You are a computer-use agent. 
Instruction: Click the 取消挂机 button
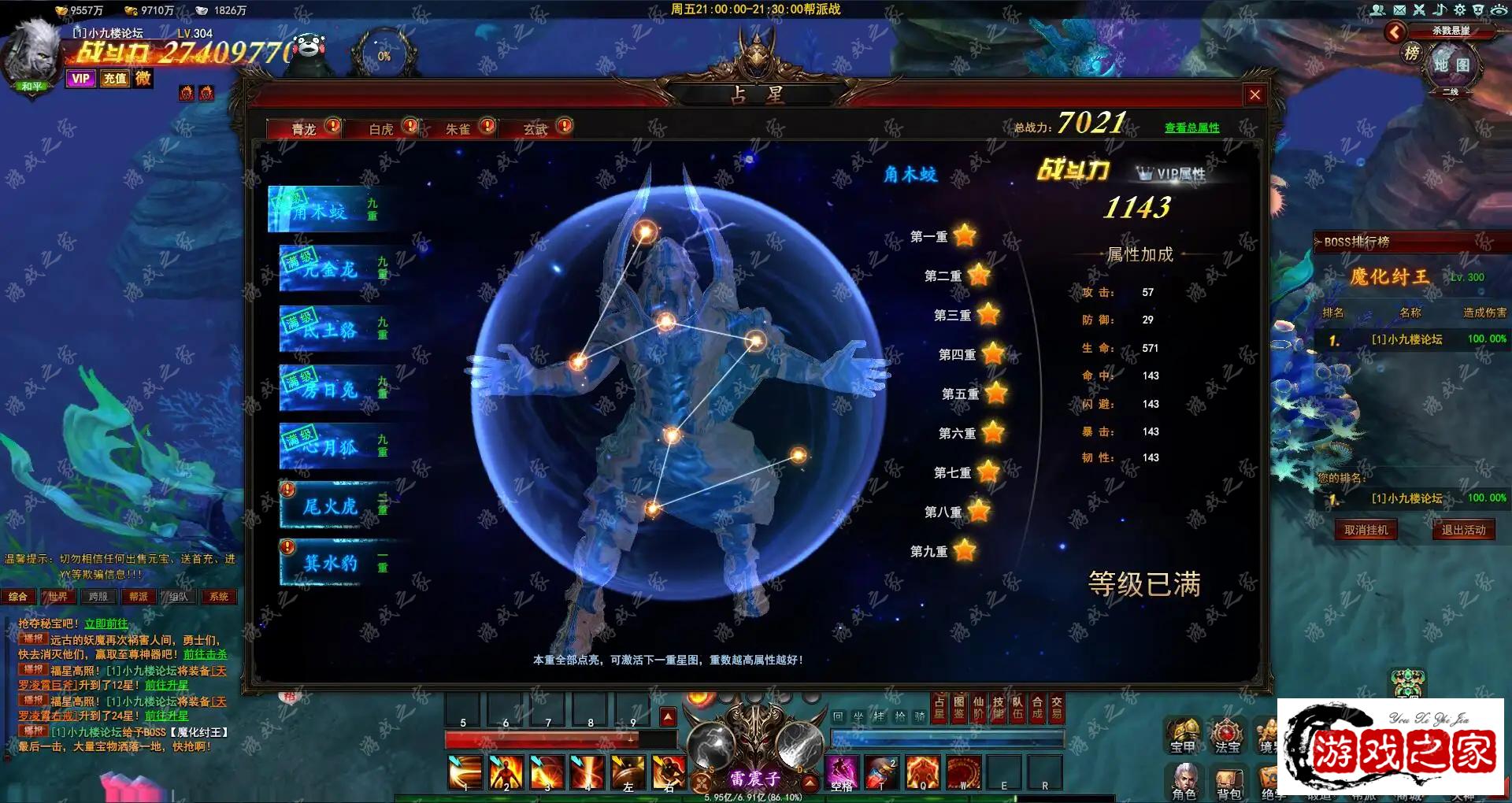point(1366,530)
